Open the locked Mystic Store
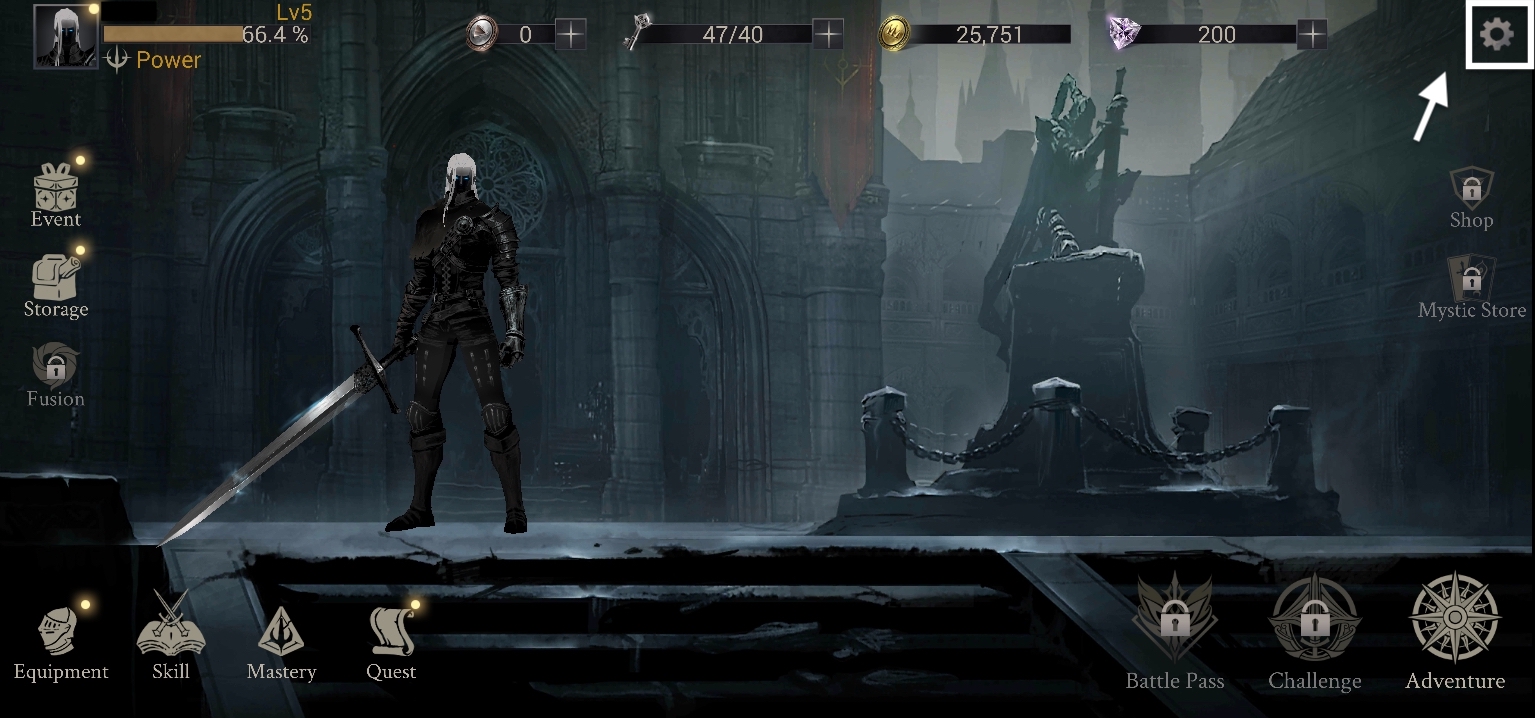The height and width of the screenshot is (718, 1535). click(x=1472, y=285)
